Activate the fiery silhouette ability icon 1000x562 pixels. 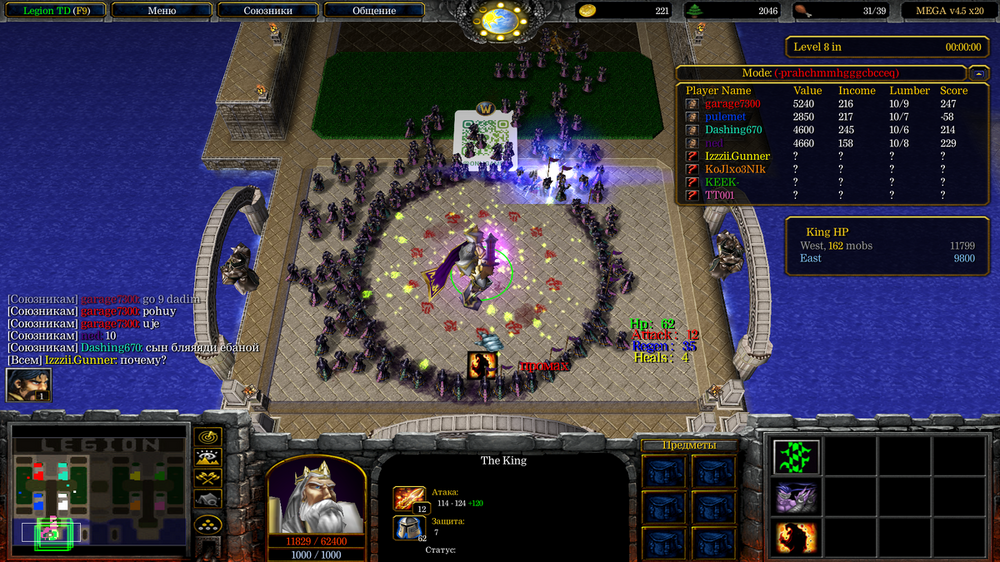797,538
